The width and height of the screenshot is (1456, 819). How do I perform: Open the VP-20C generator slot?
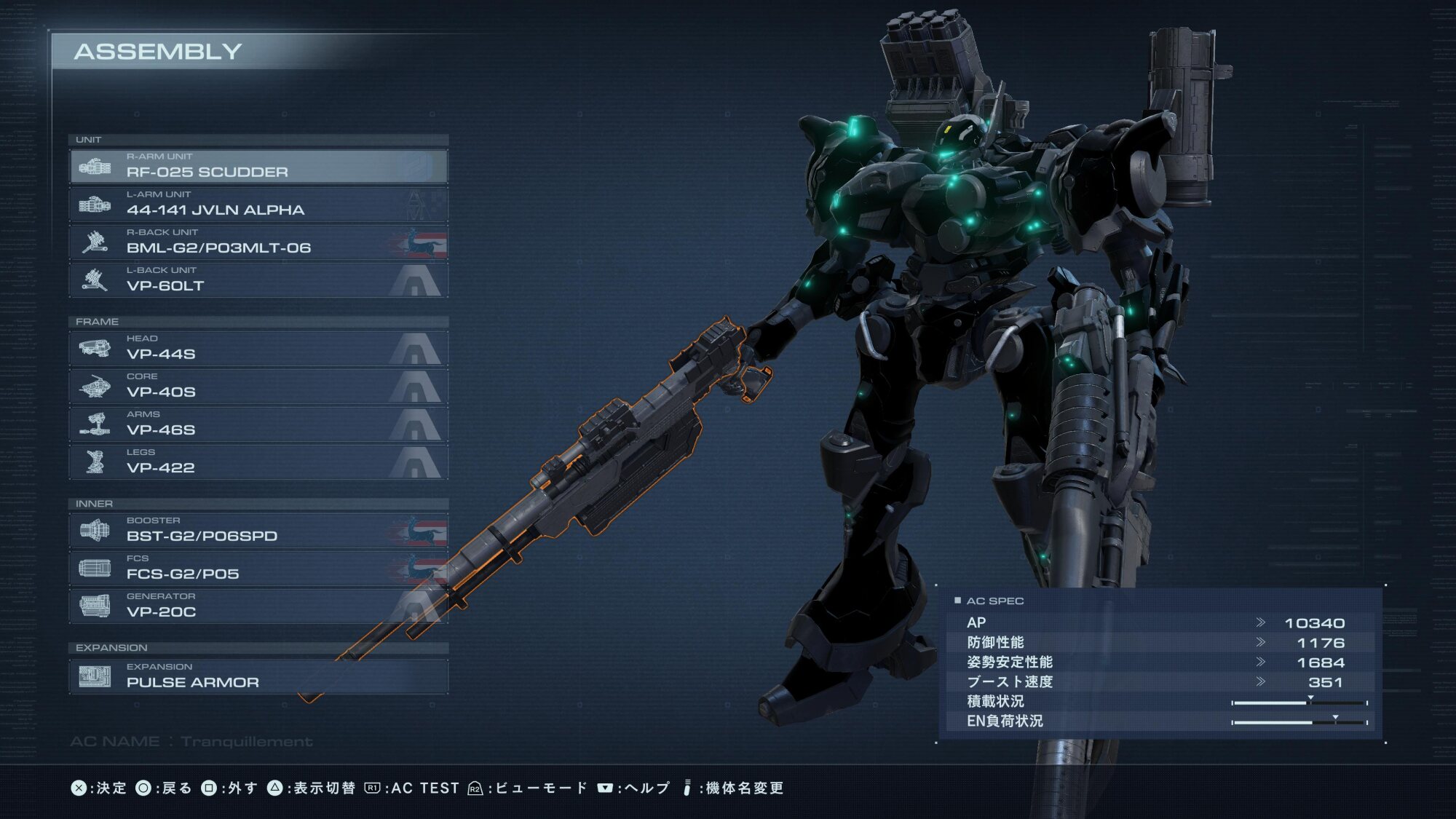258,606
